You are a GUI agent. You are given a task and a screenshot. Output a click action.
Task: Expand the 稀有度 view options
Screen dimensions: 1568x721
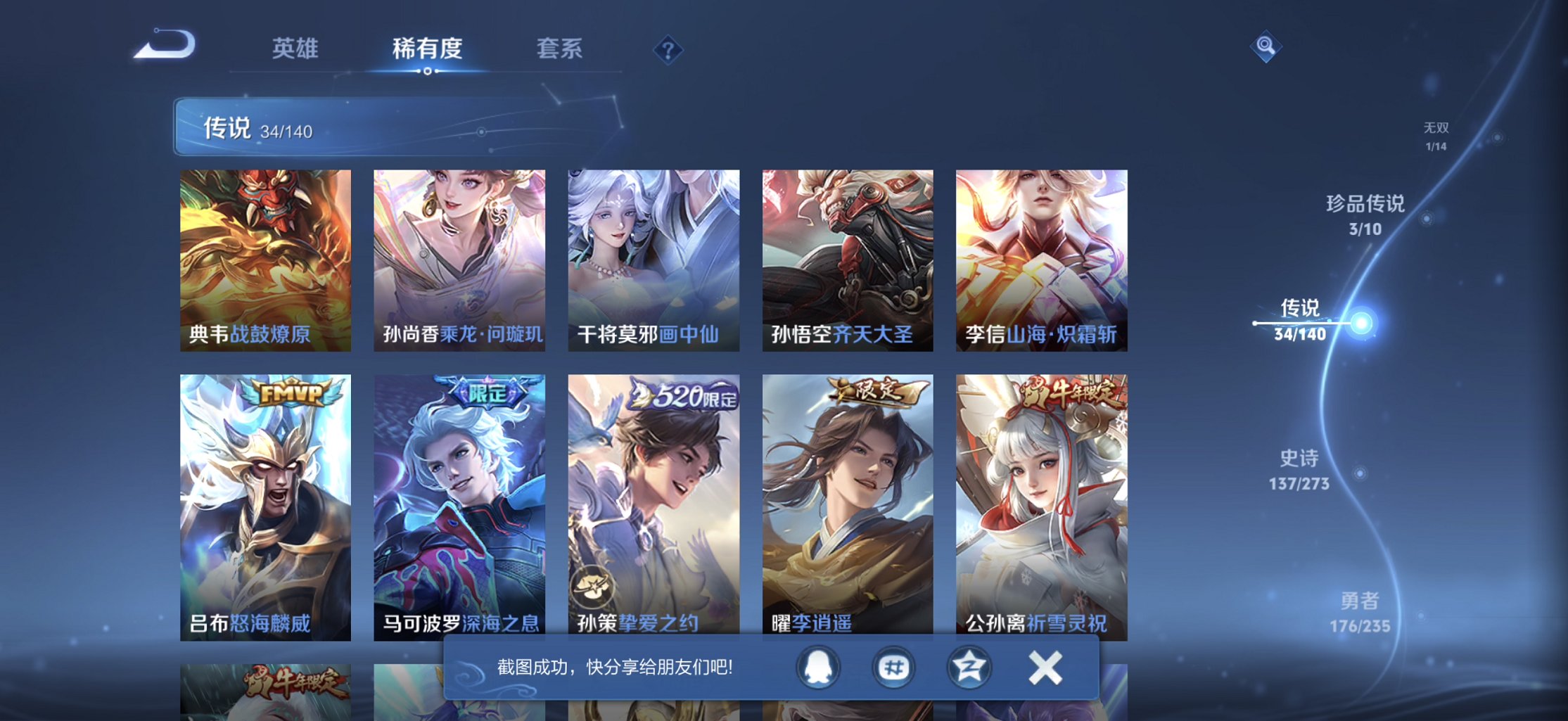(x=428, y=49)
